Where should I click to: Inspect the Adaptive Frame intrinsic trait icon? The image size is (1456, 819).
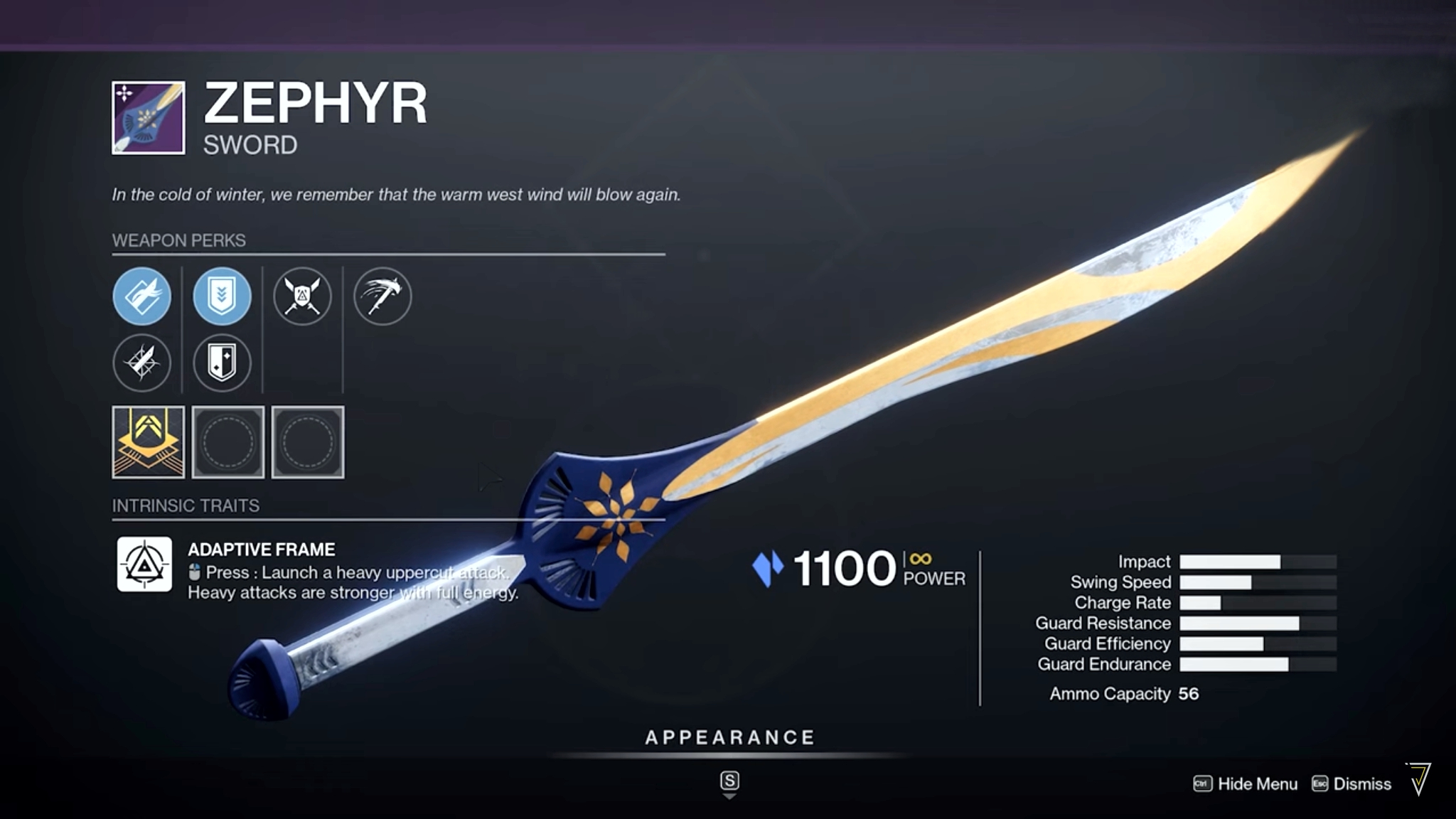tap(144, 564)
